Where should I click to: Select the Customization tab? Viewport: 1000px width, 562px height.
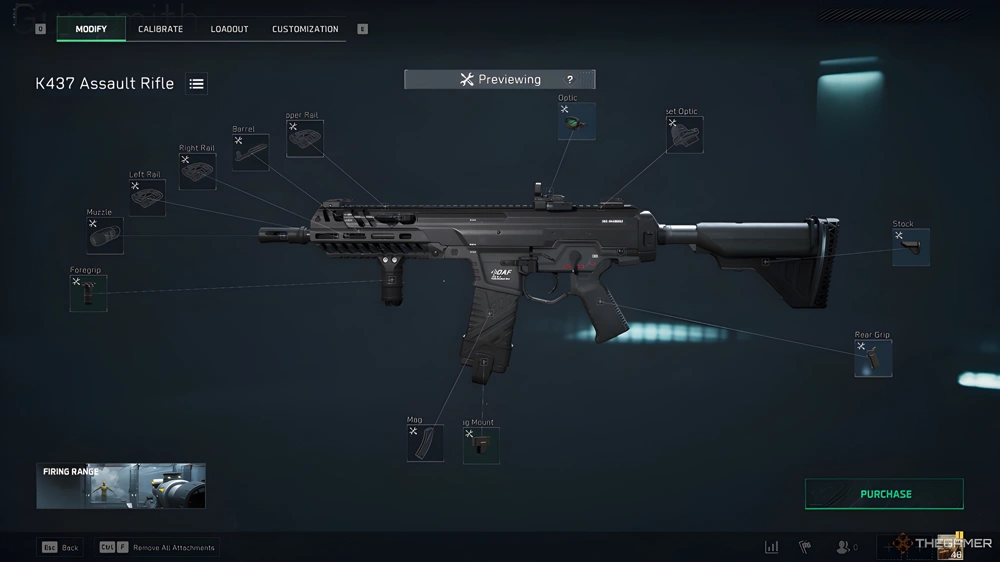tap(305, 29)
